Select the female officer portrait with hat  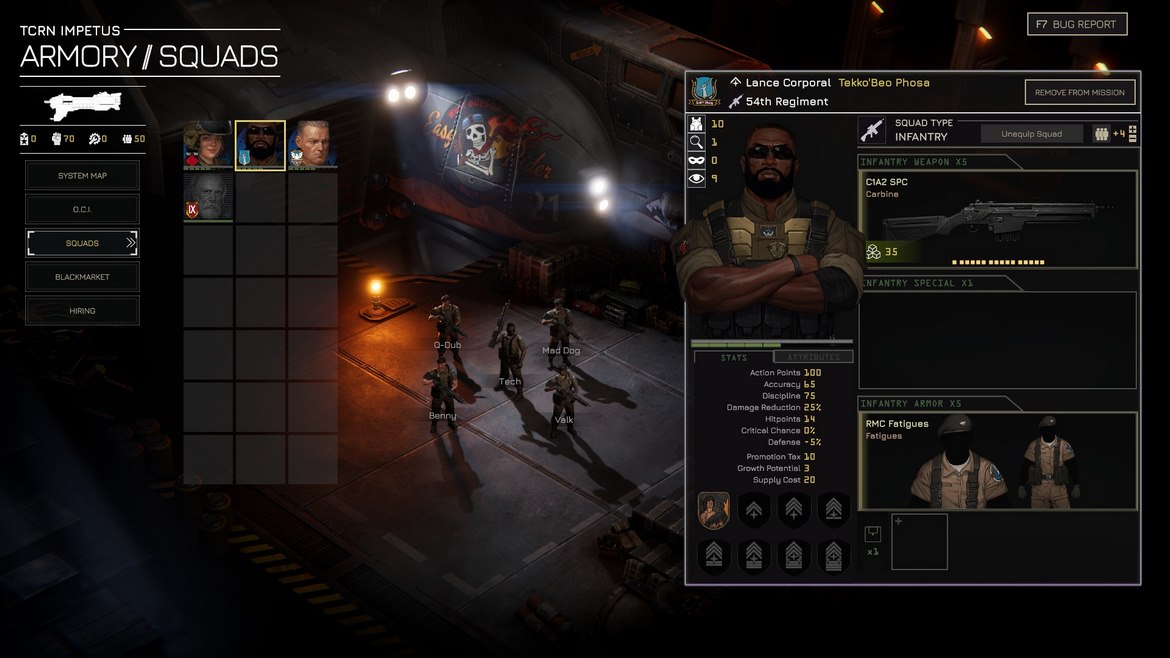pyautogui.click(x=208, y=146)
